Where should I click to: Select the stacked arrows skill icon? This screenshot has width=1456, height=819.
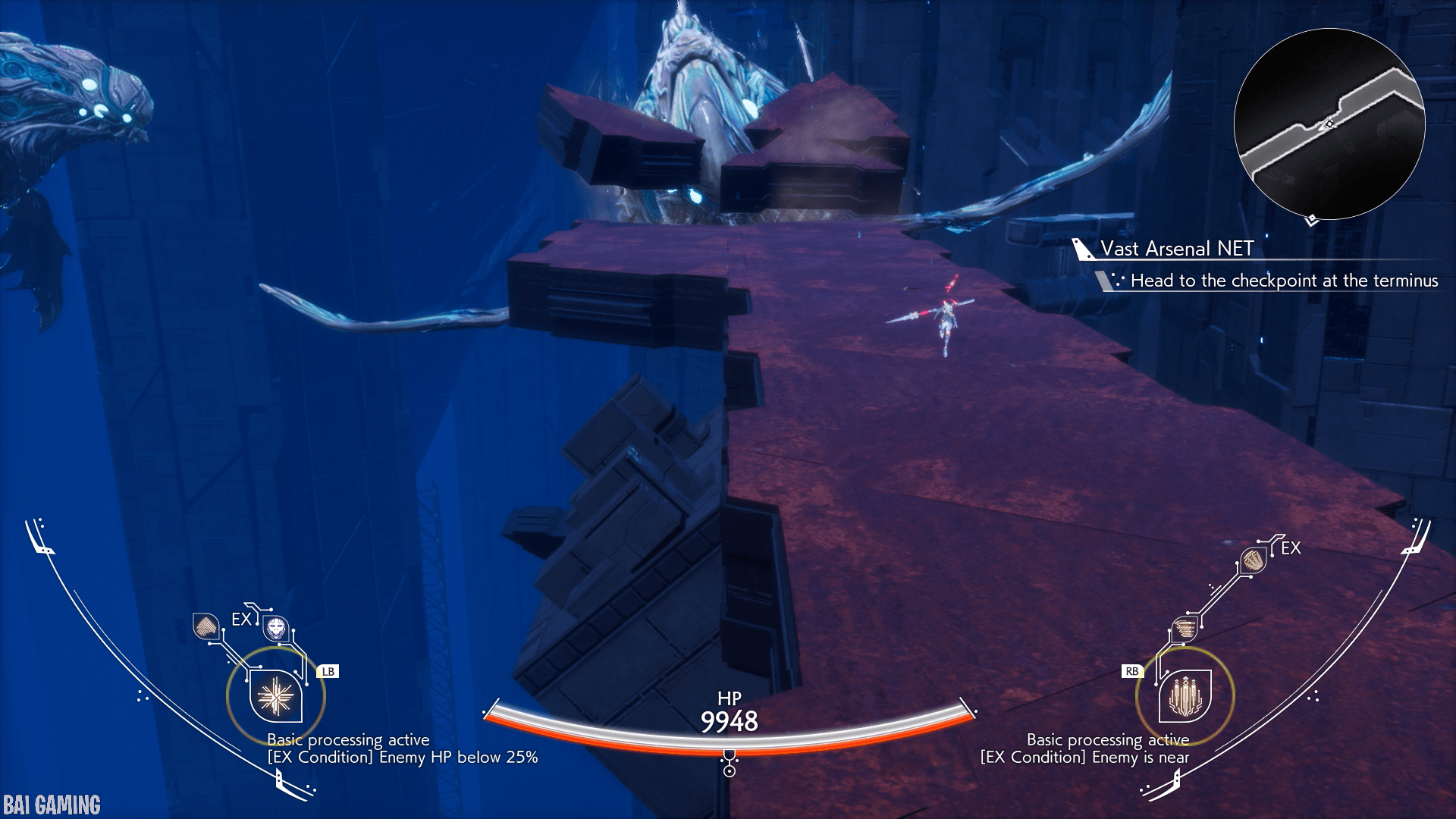click(x=1184, y=629)
